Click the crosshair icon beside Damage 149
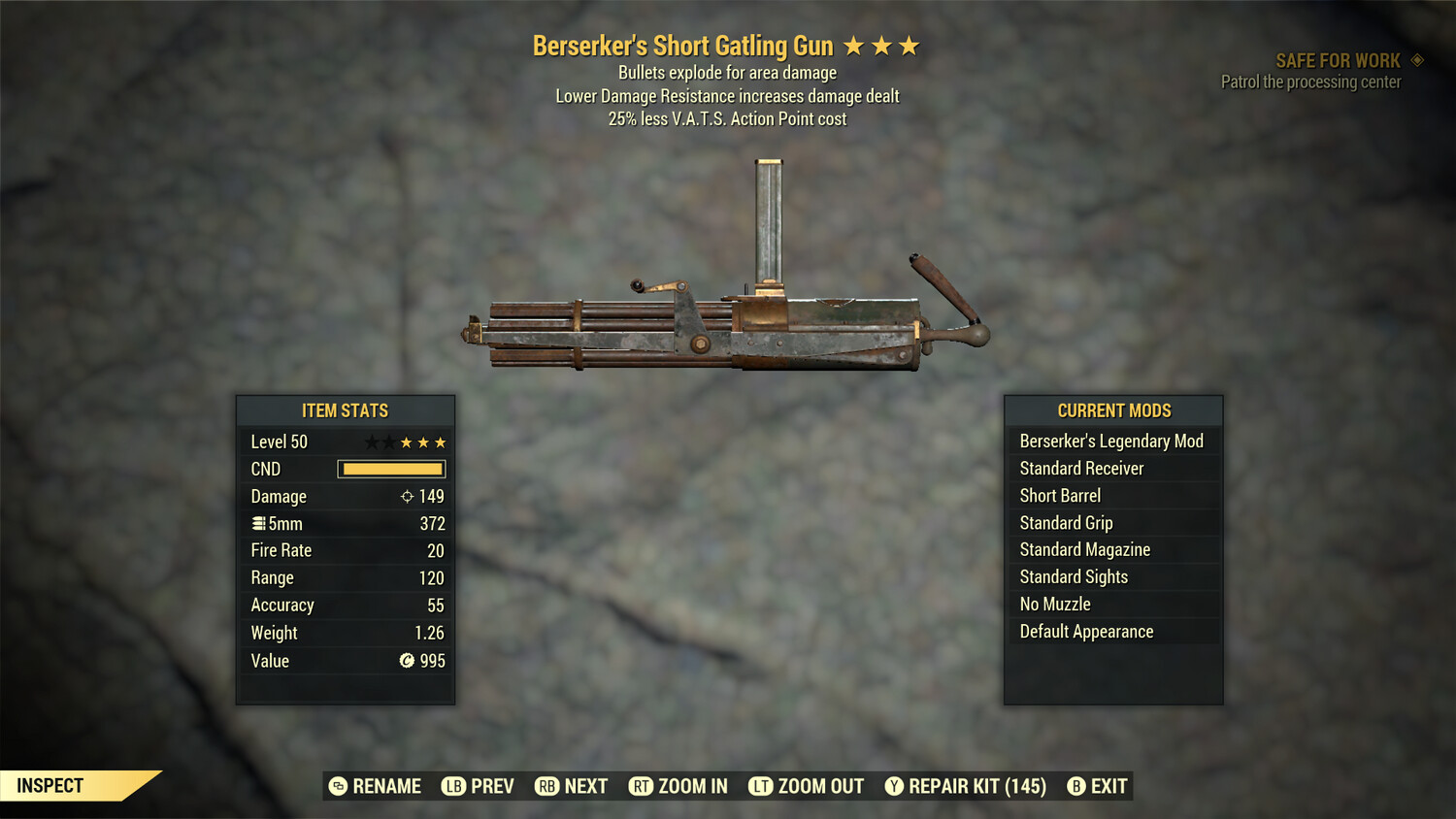Image resolution: width=1456 pixels, height=819 pixels. point(406,496)
